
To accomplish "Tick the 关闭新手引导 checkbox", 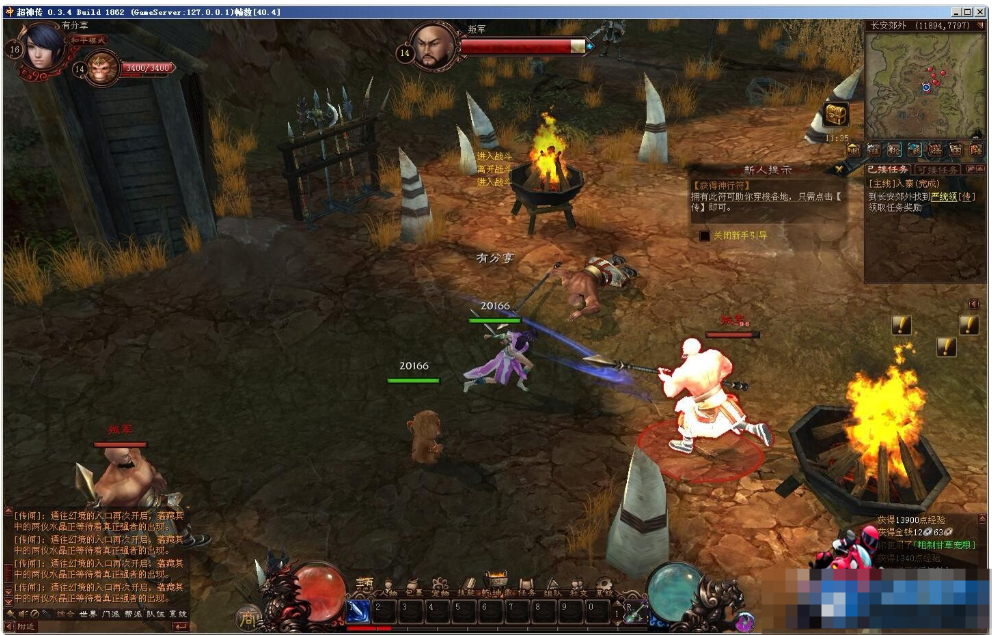I will pos(704,235).
